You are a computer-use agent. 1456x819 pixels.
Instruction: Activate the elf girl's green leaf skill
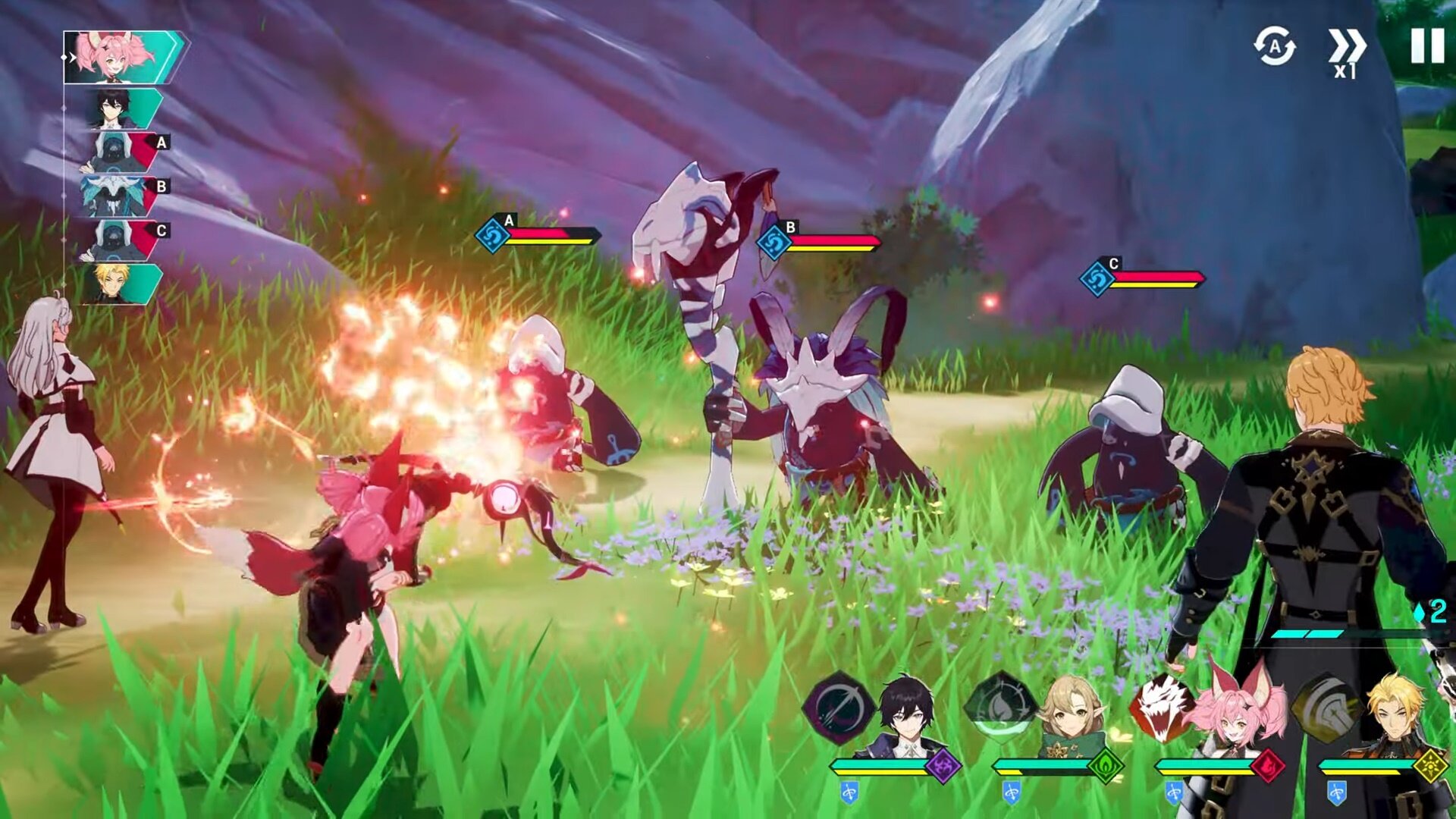(x=1000, y=708)
